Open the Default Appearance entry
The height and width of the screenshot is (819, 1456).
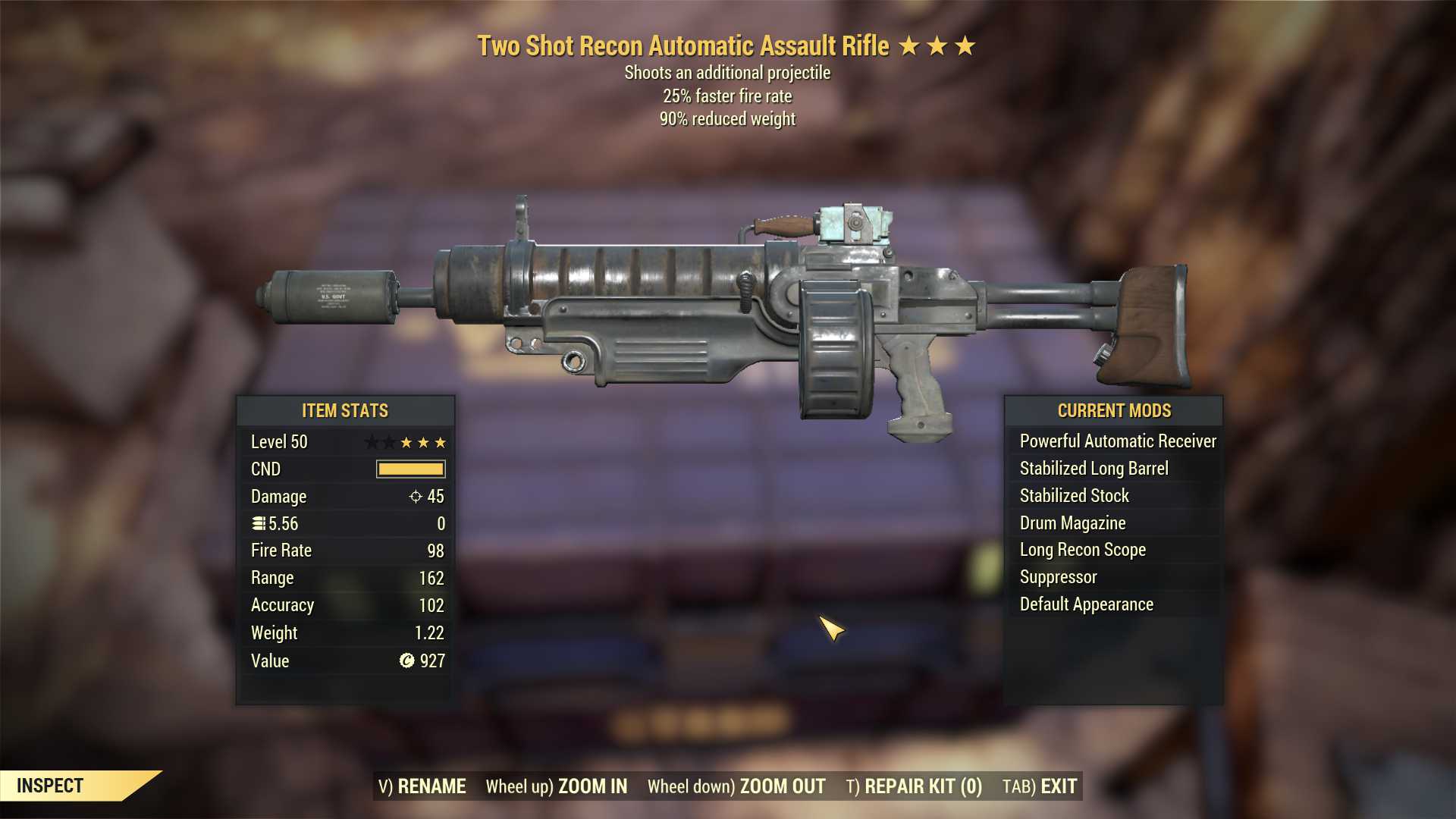[x=1087, y=604]
